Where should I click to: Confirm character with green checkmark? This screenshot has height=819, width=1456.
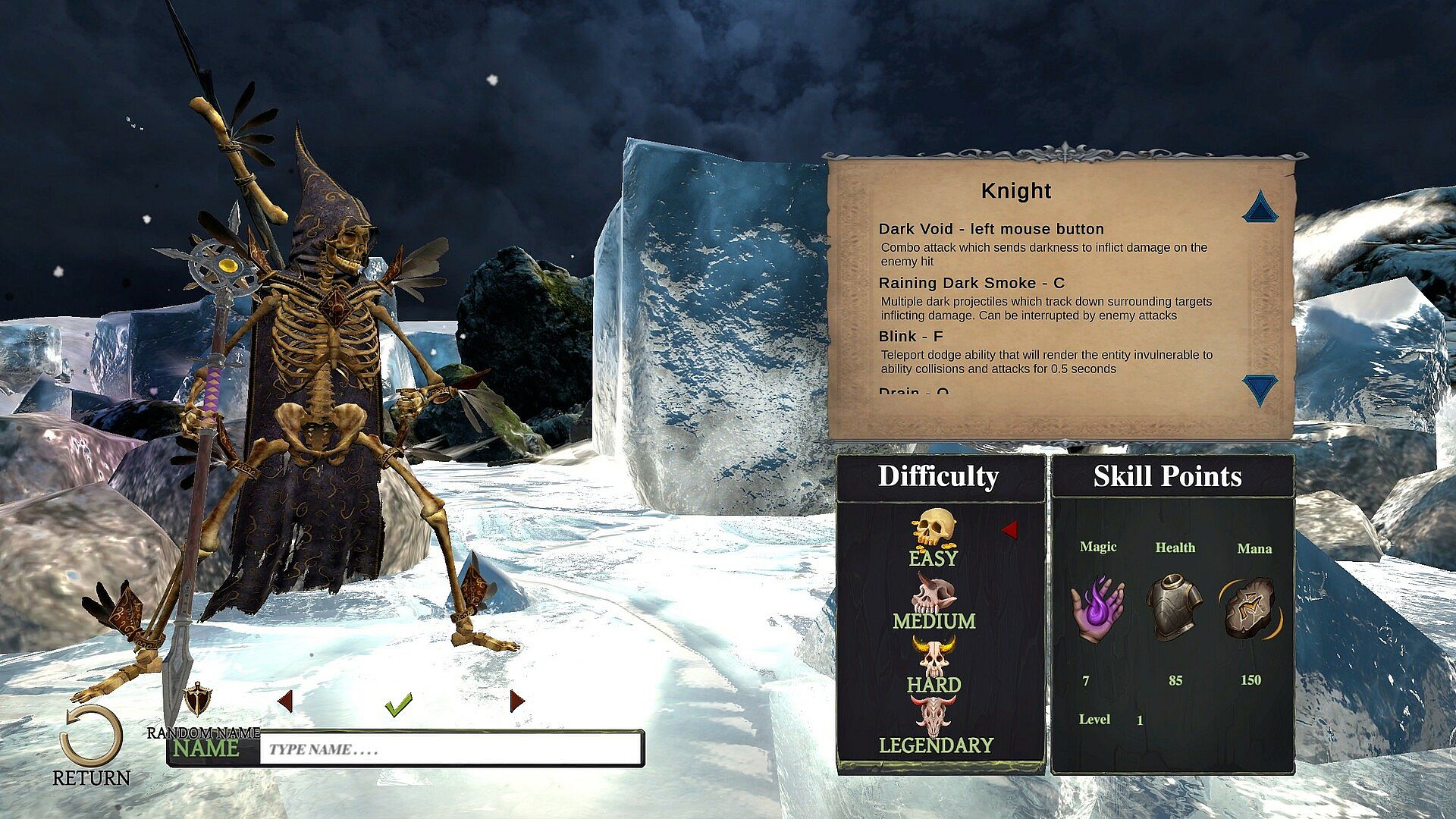(x=398, y=704)
